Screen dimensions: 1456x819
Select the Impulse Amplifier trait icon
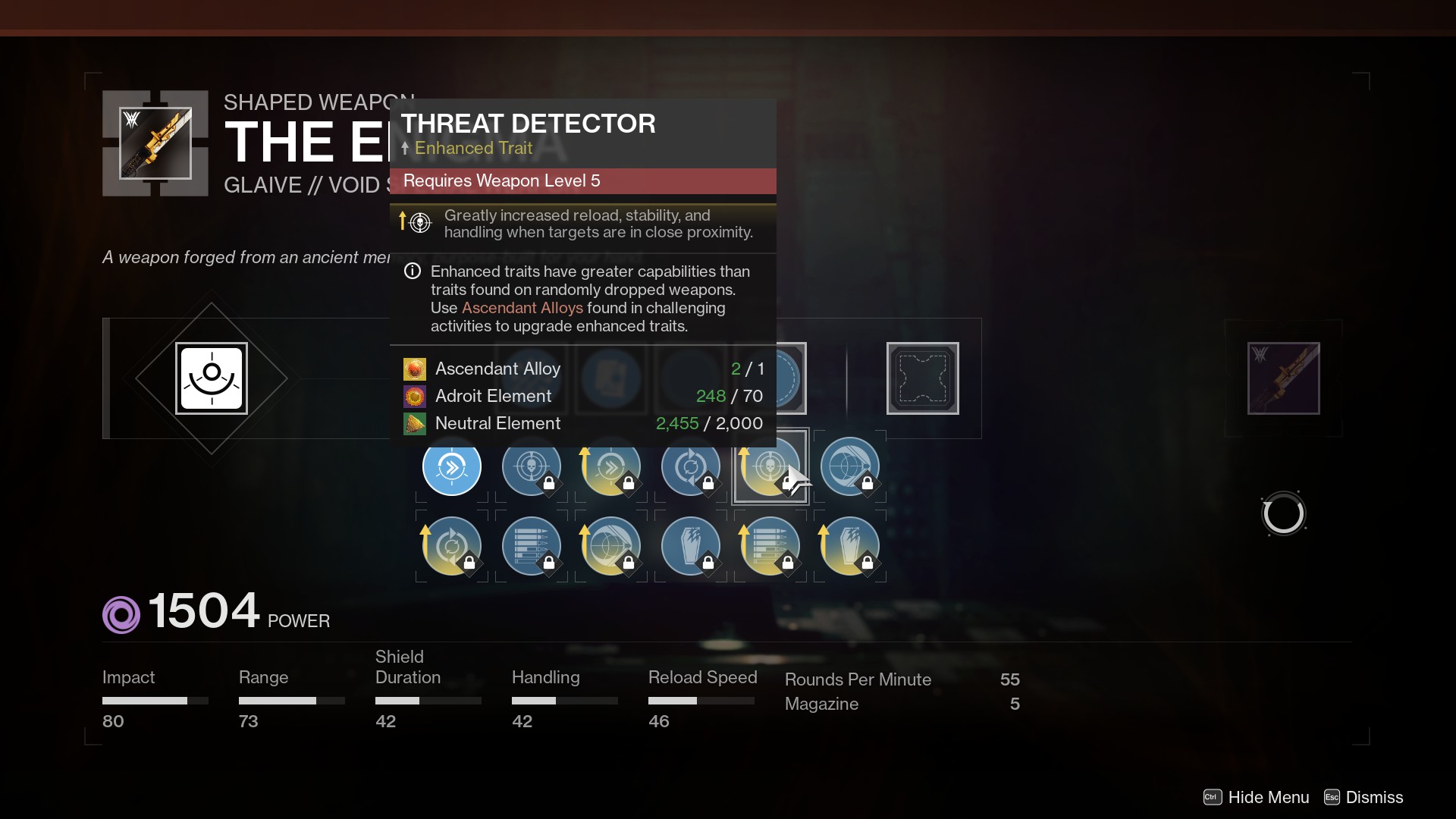(x=451, y=468)
